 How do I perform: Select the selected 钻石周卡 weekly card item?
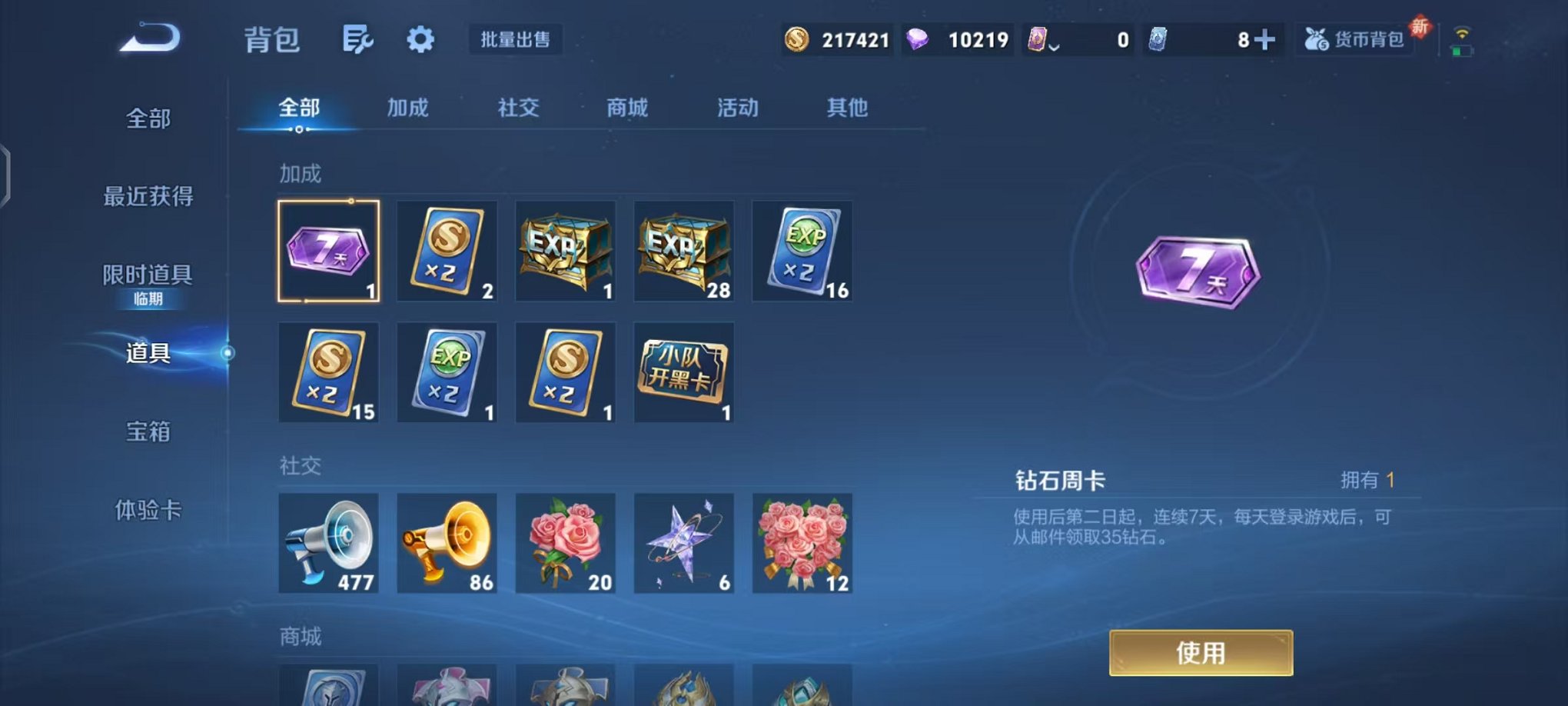point(329,251)
